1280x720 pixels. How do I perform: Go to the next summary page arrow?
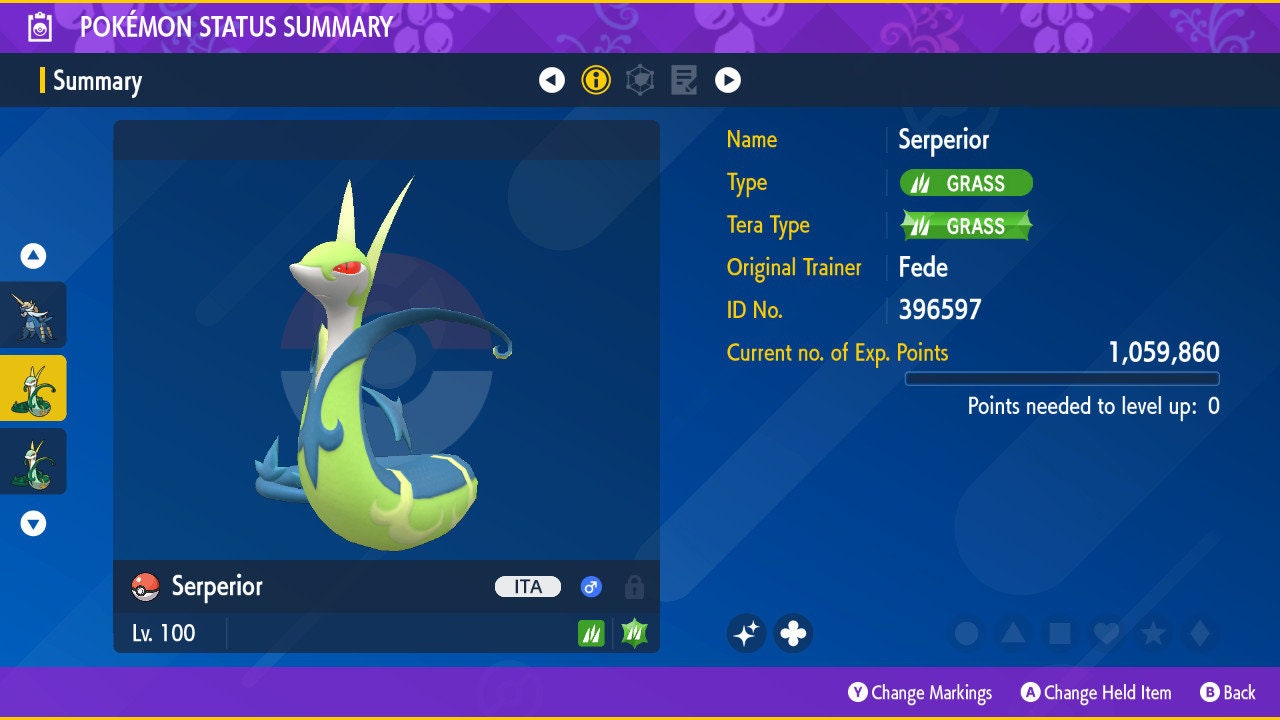pos(728,80)
